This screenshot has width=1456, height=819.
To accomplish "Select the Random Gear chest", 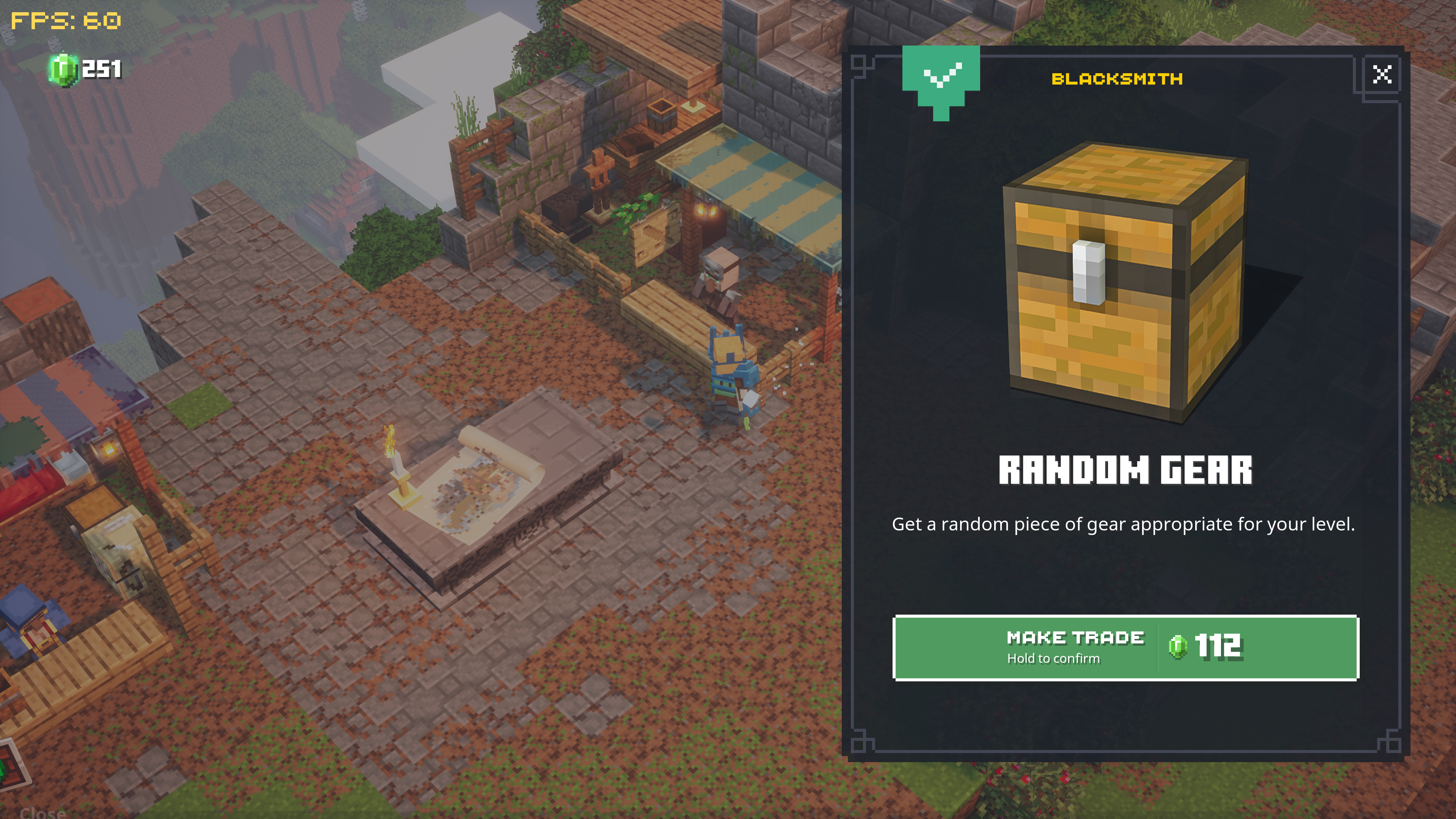I will point(1125,282).
